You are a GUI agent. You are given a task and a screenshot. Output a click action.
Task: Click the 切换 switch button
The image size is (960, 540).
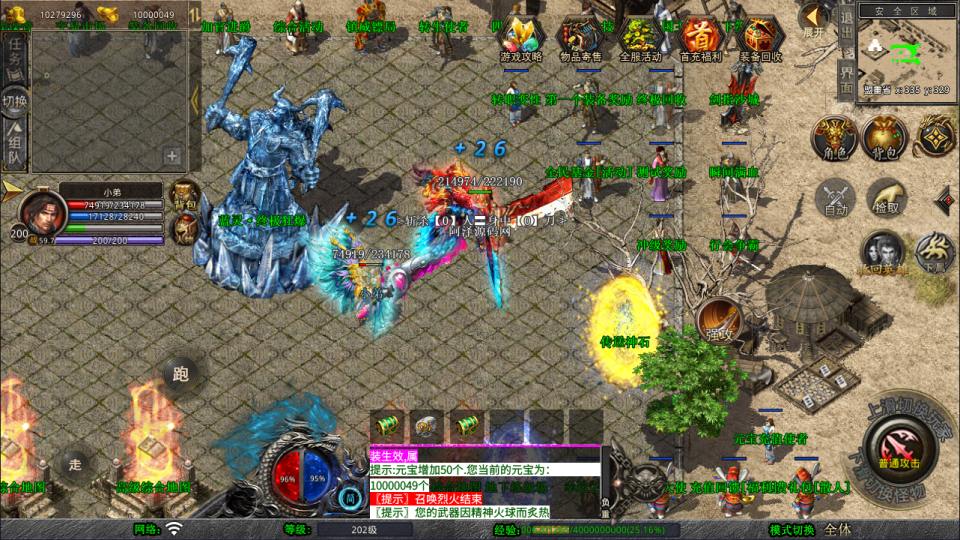(x=14, y=100)
